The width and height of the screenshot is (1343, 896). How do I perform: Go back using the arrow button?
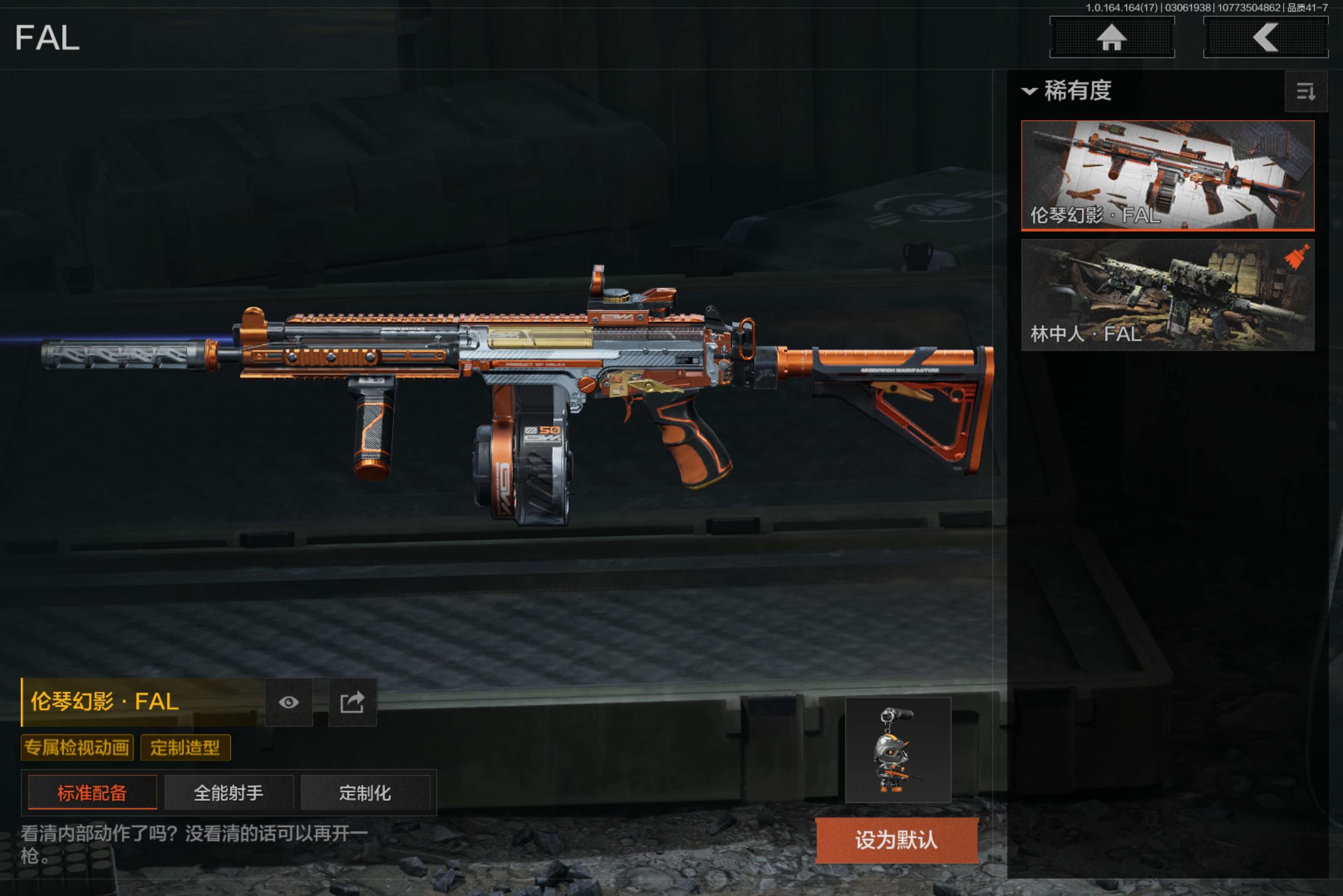[x=1265, y=38]
